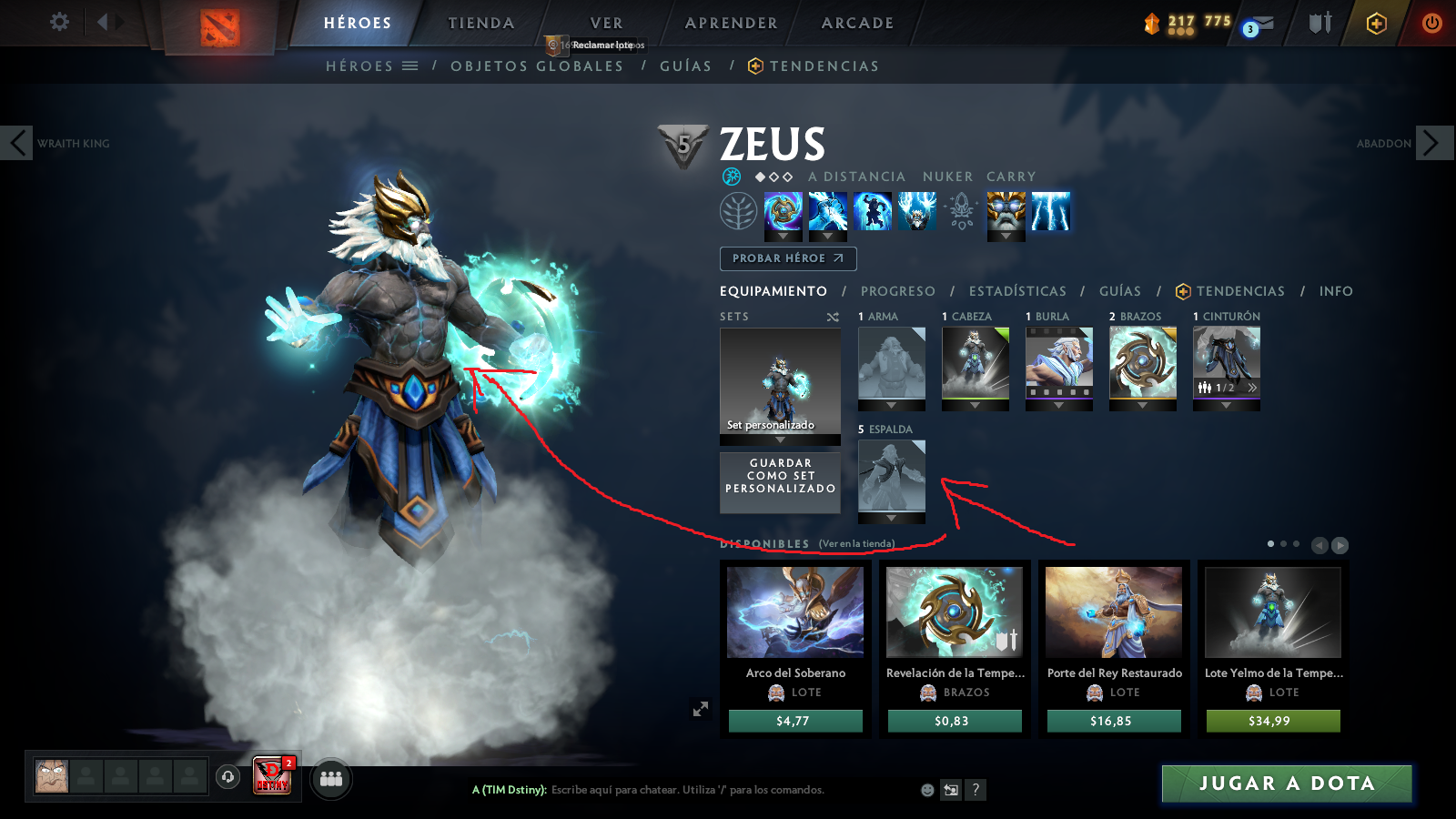Open Ver en la tienda link
This screenshot has height=819, width=1456.
point(856,541)
